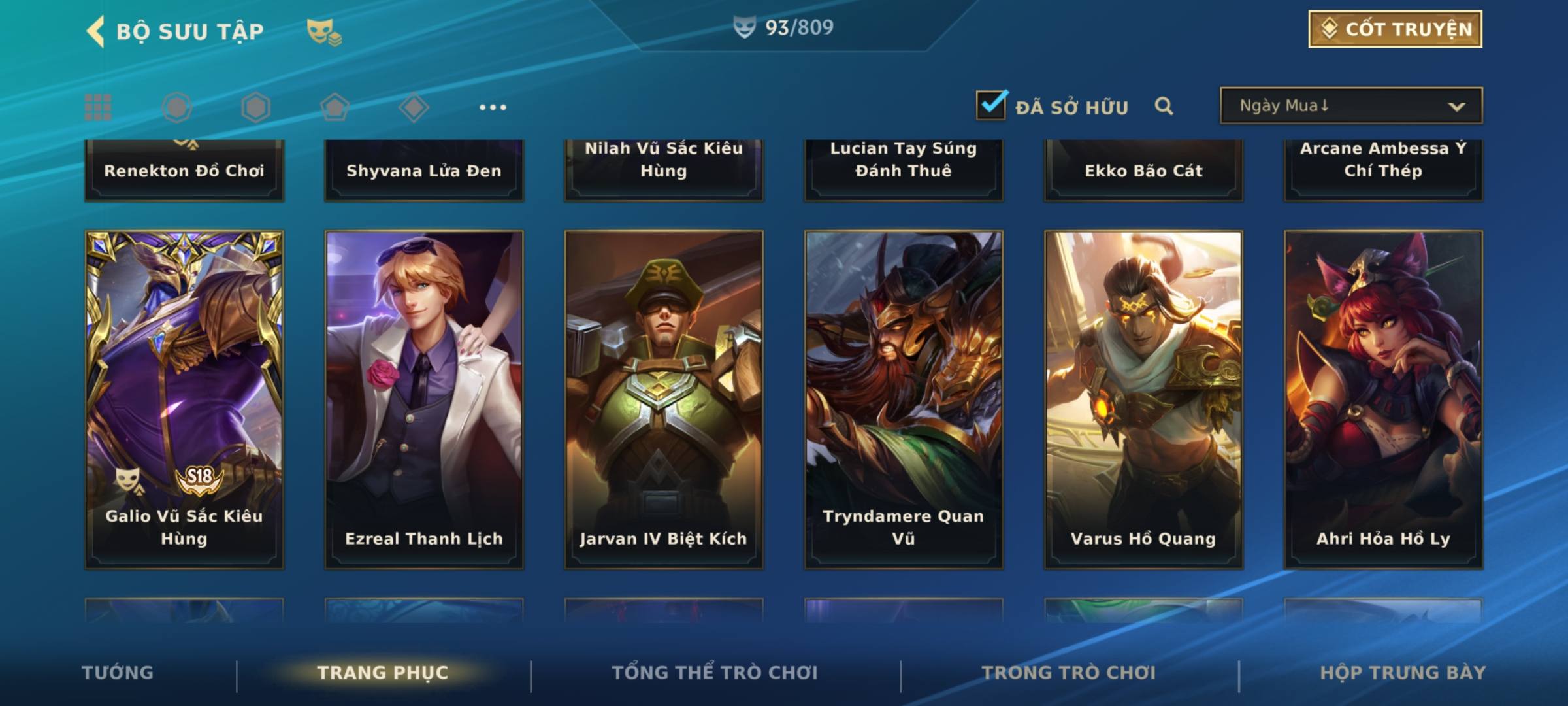Expand the Ngày Mua sort dropdown
The width and height of the screenshot is (1568, 706).
coord(1351,106)
